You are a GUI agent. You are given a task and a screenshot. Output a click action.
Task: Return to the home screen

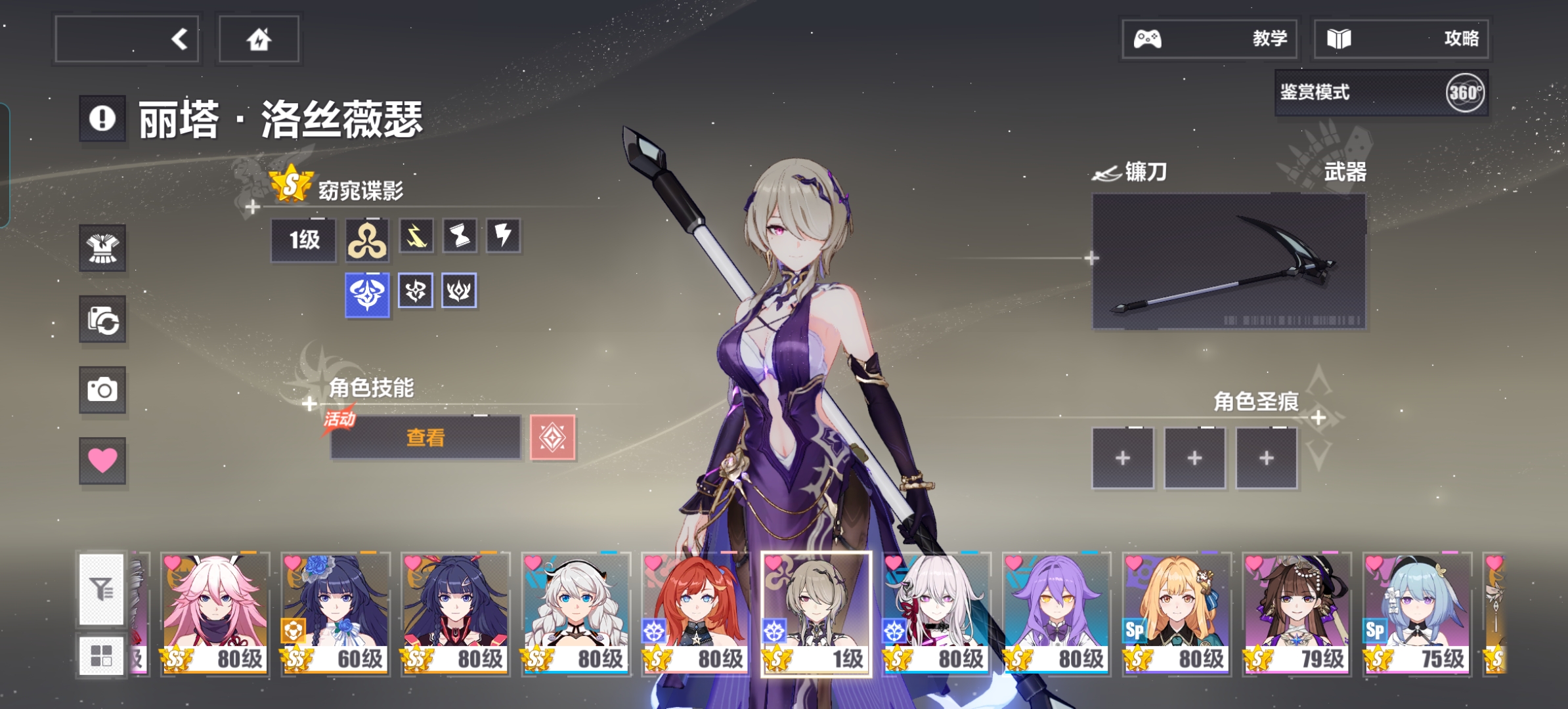pyautogui.click(x=259, y=39)
